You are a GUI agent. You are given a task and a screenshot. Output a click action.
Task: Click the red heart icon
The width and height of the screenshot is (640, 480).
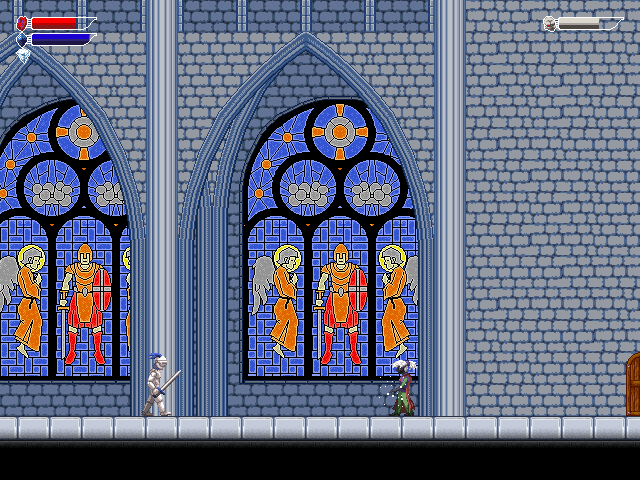coord(22,23)
